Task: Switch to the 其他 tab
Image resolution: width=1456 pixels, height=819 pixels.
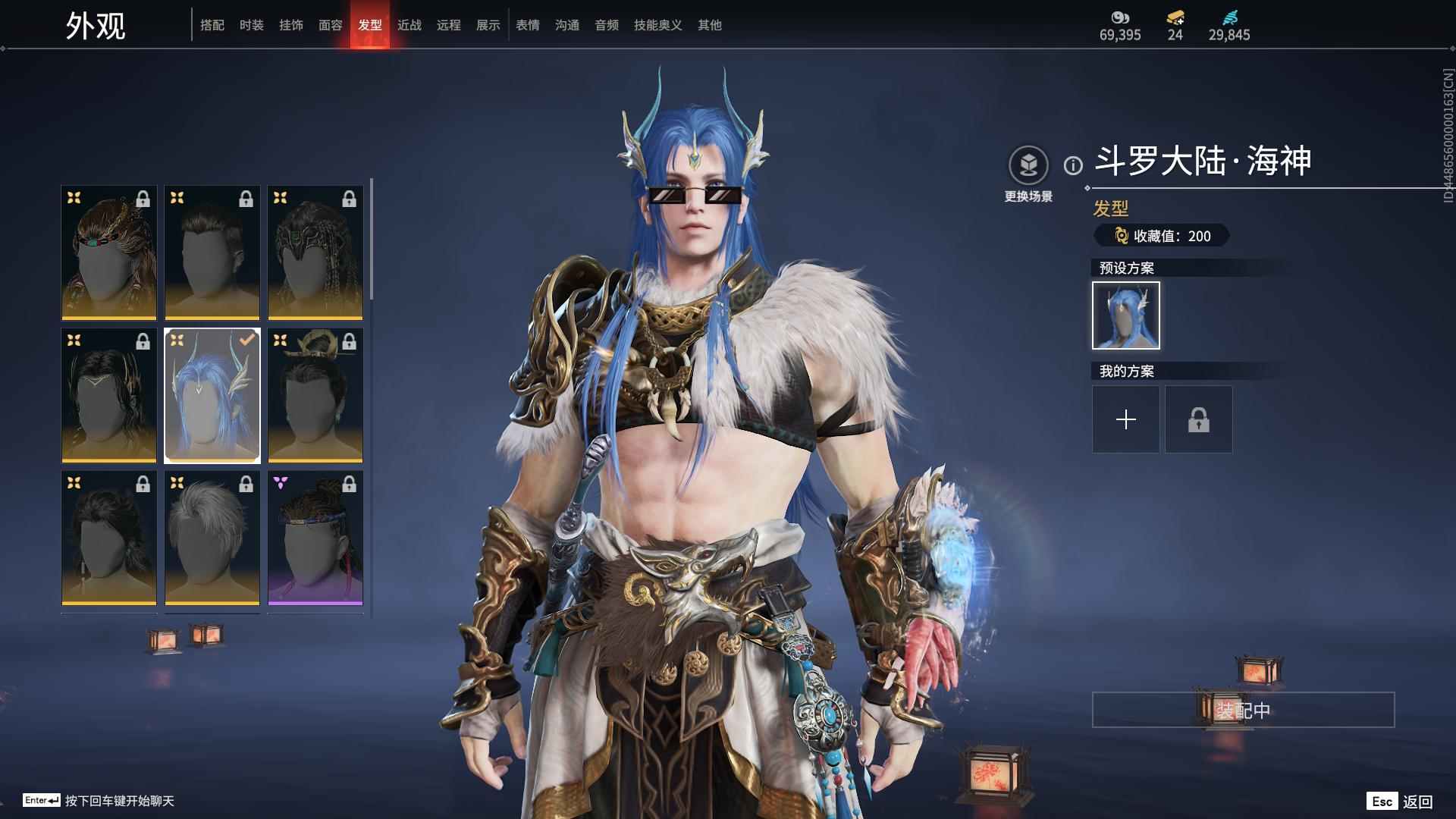Action: point(710,25)
